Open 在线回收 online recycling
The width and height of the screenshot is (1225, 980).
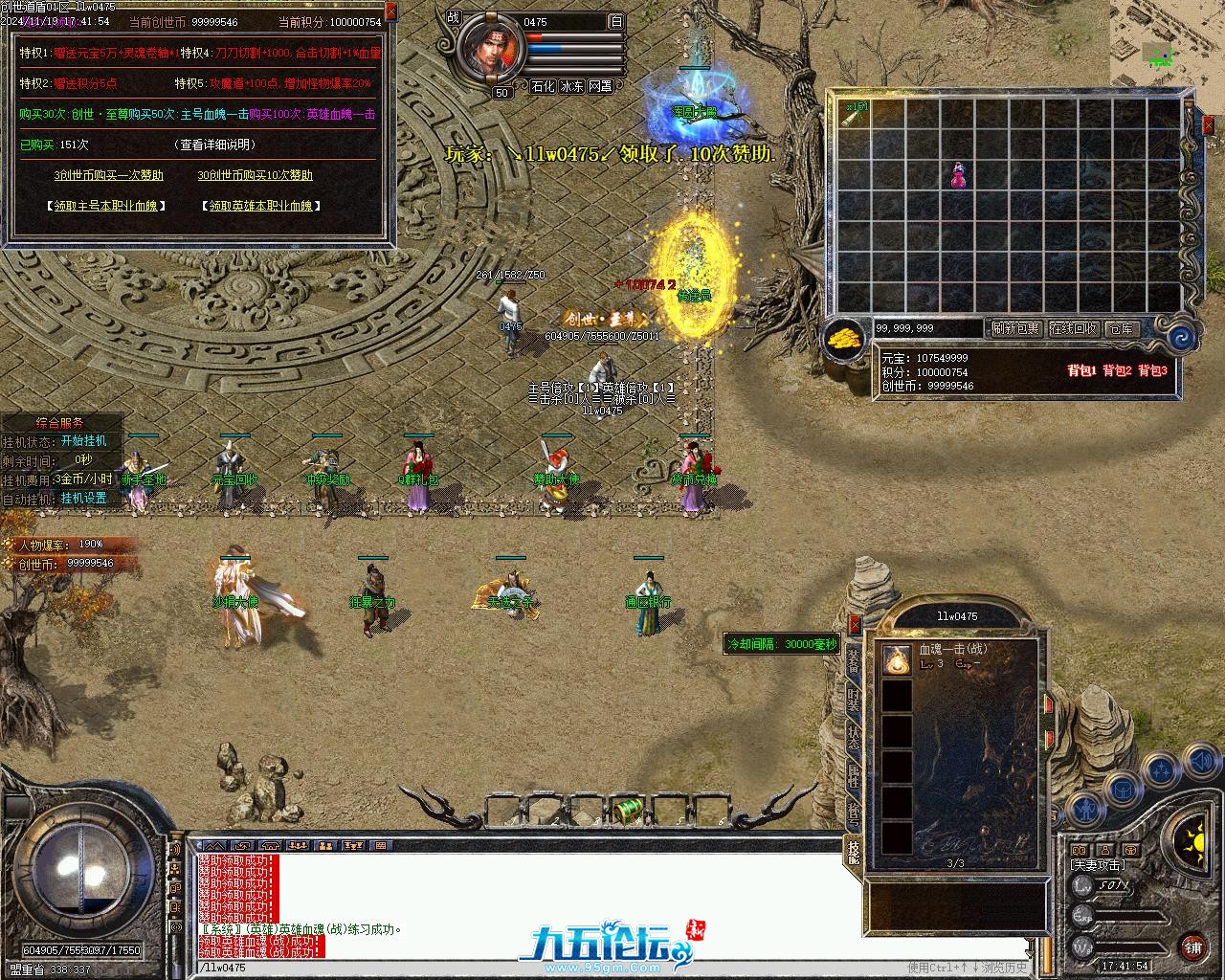point(1074,328)
